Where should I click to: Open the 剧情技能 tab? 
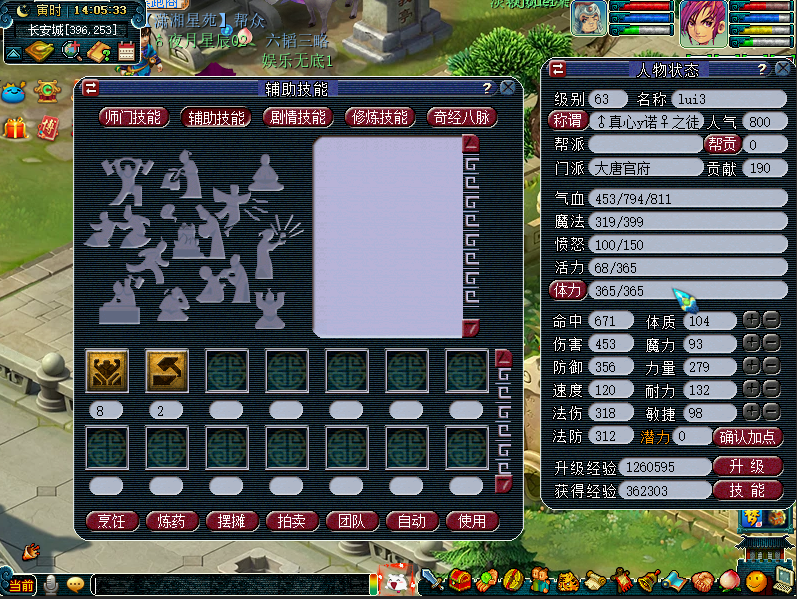coord(297,117)
